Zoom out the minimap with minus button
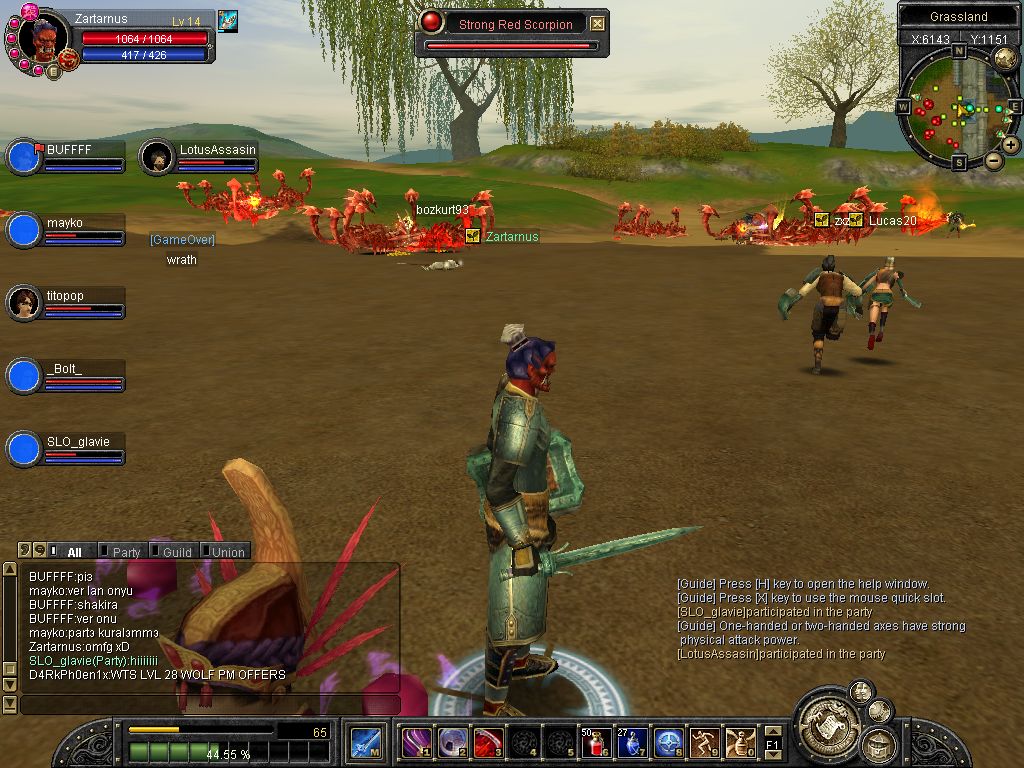 click(x=994, y=160)
